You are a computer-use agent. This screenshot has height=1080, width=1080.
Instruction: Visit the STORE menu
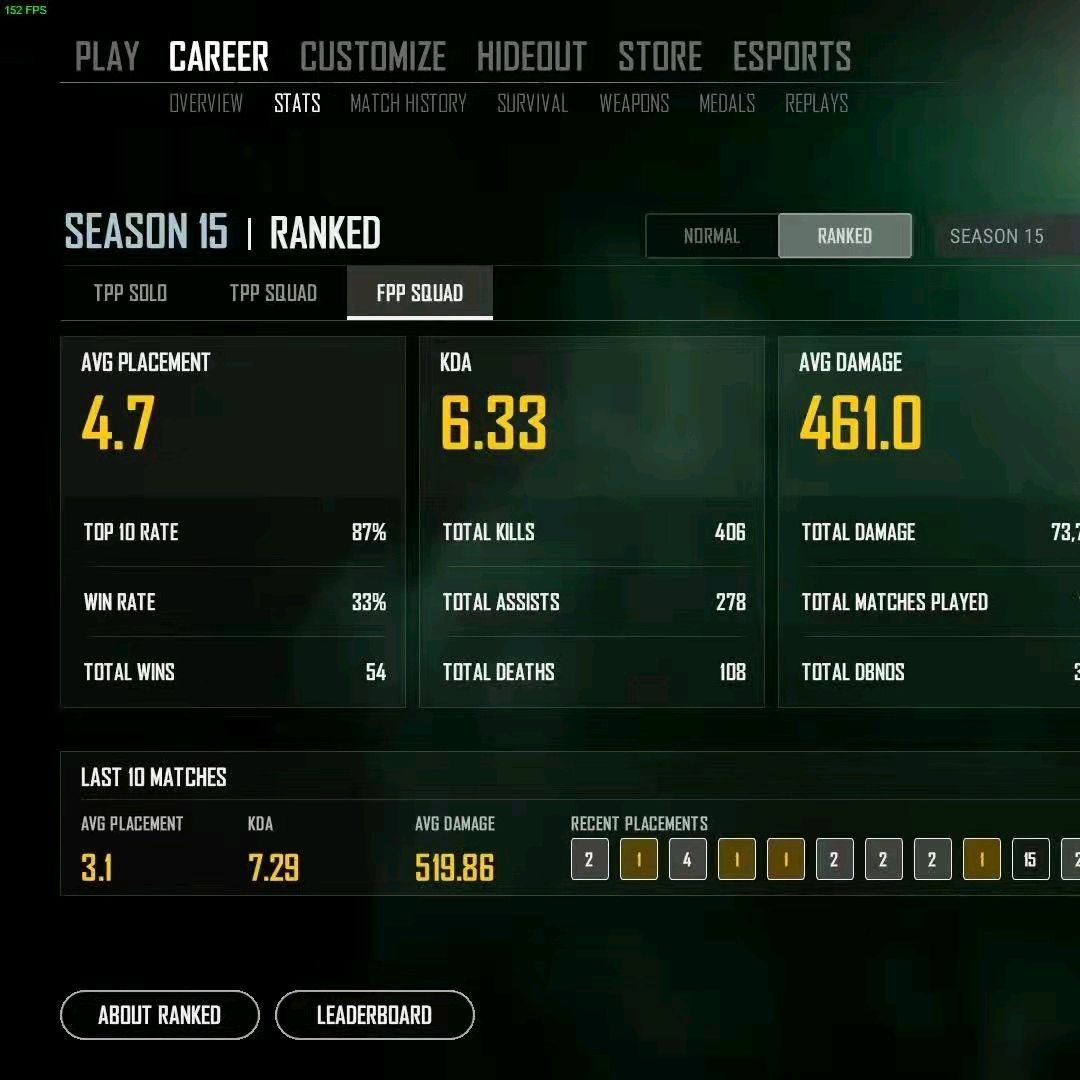click(660, 57)
